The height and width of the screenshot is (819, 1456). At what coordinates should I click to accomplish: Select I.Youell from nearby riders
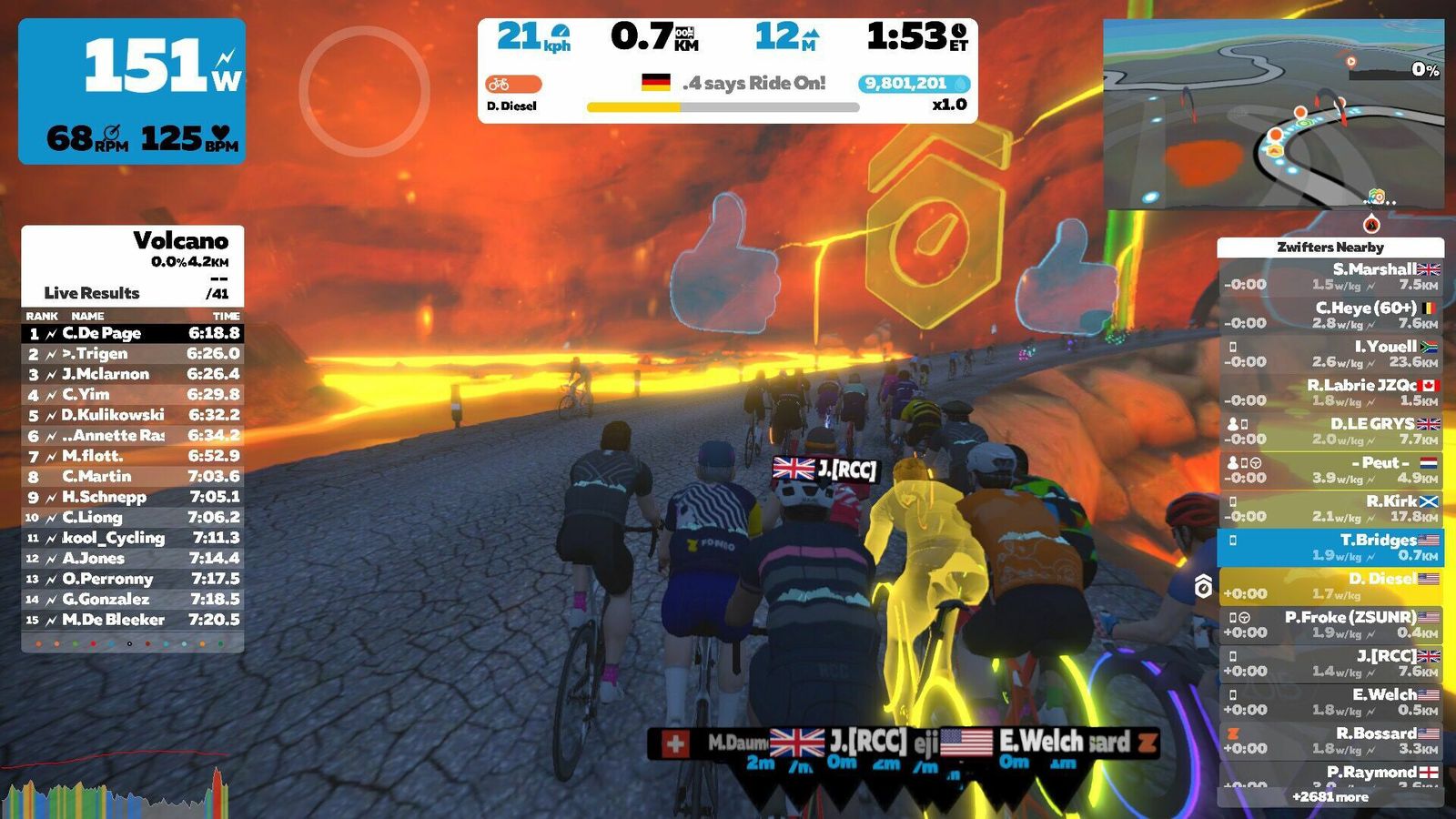pos(1330,354)
